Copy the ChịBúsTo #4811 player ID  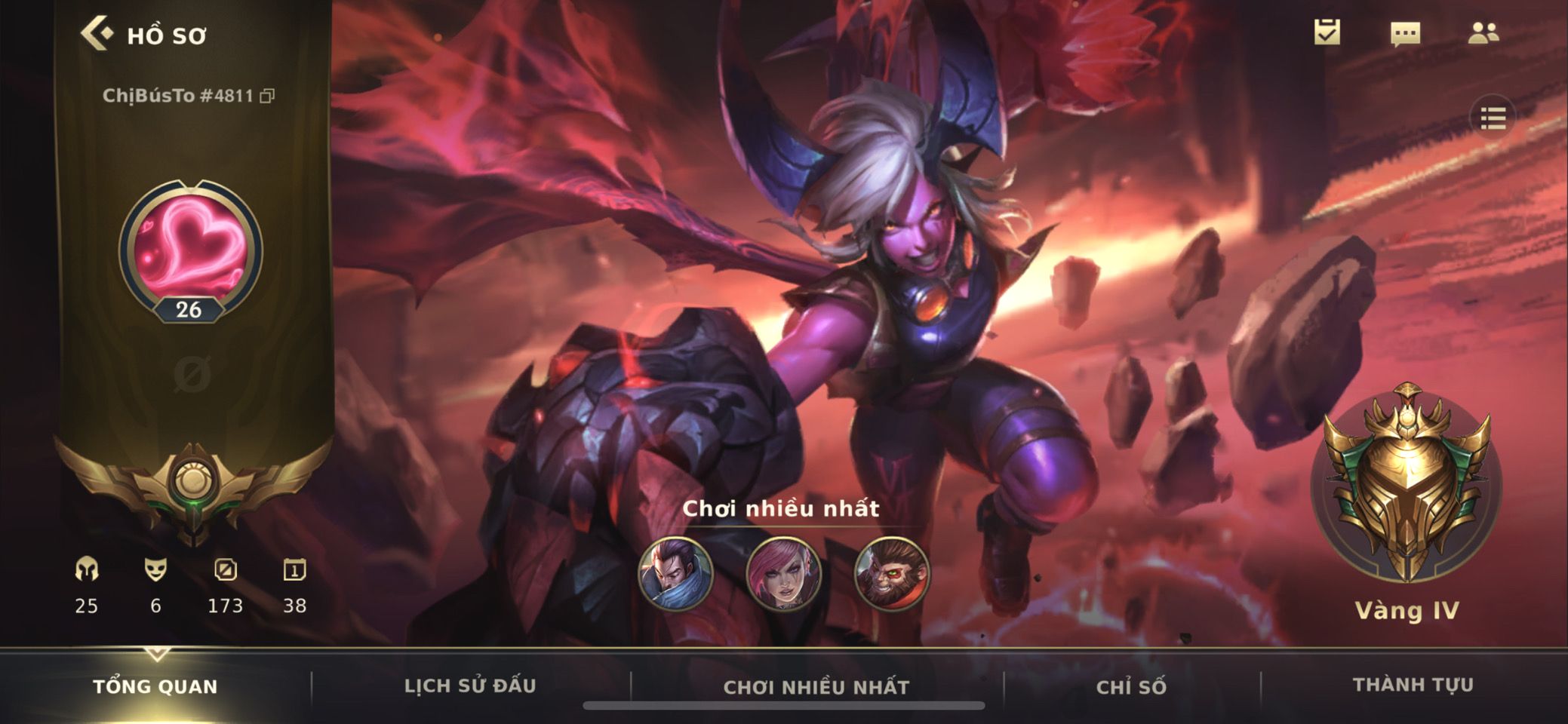267,96
